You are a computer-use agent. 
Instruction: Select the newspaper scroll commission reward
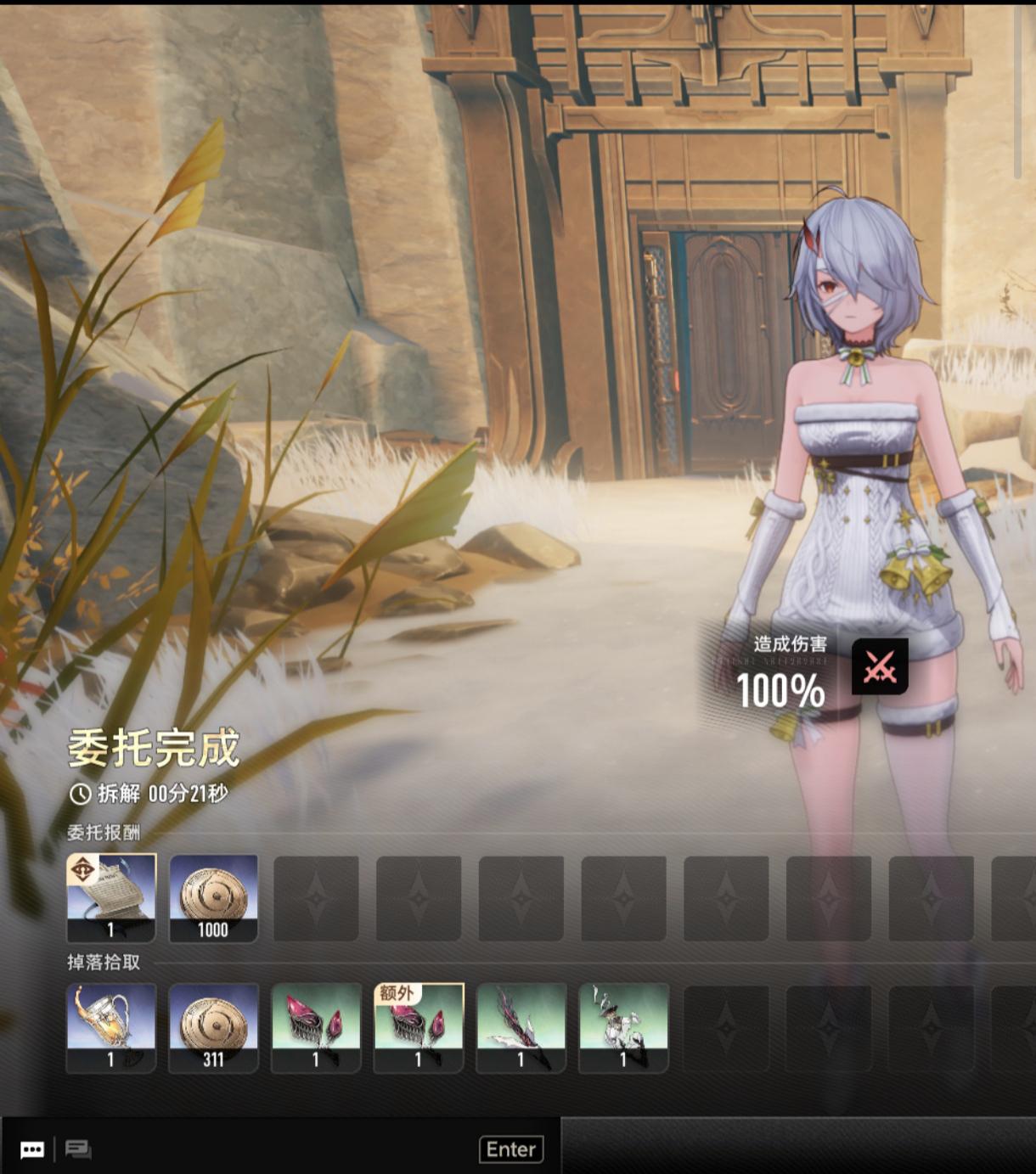111,897
